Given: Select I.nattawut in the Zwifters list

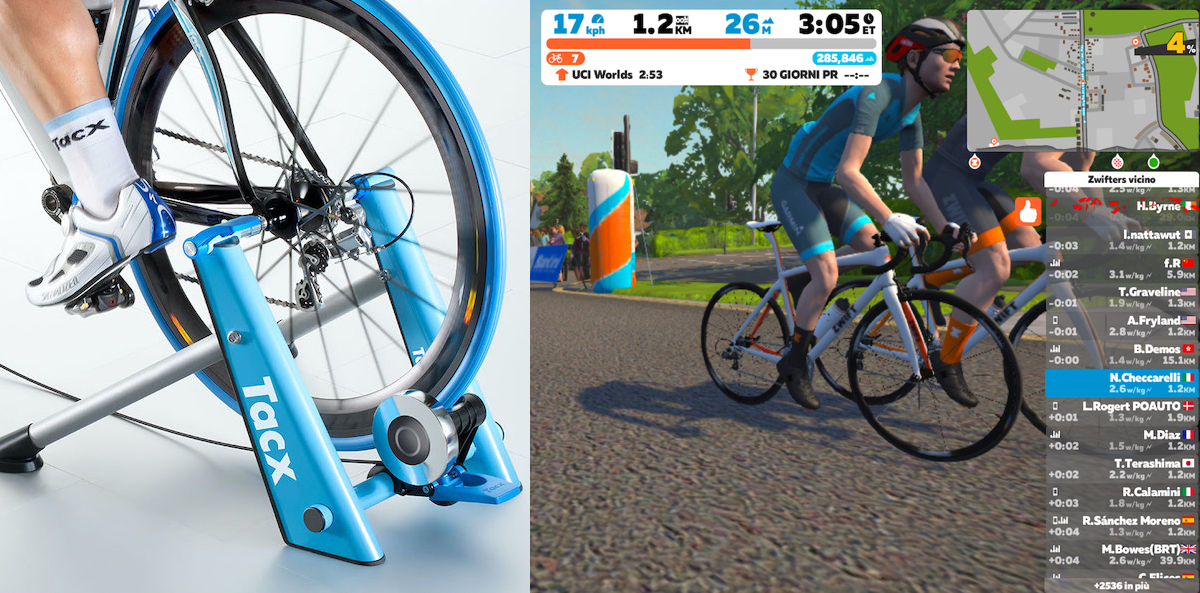Looking at the screenshot, I should tap(1121, 239).
